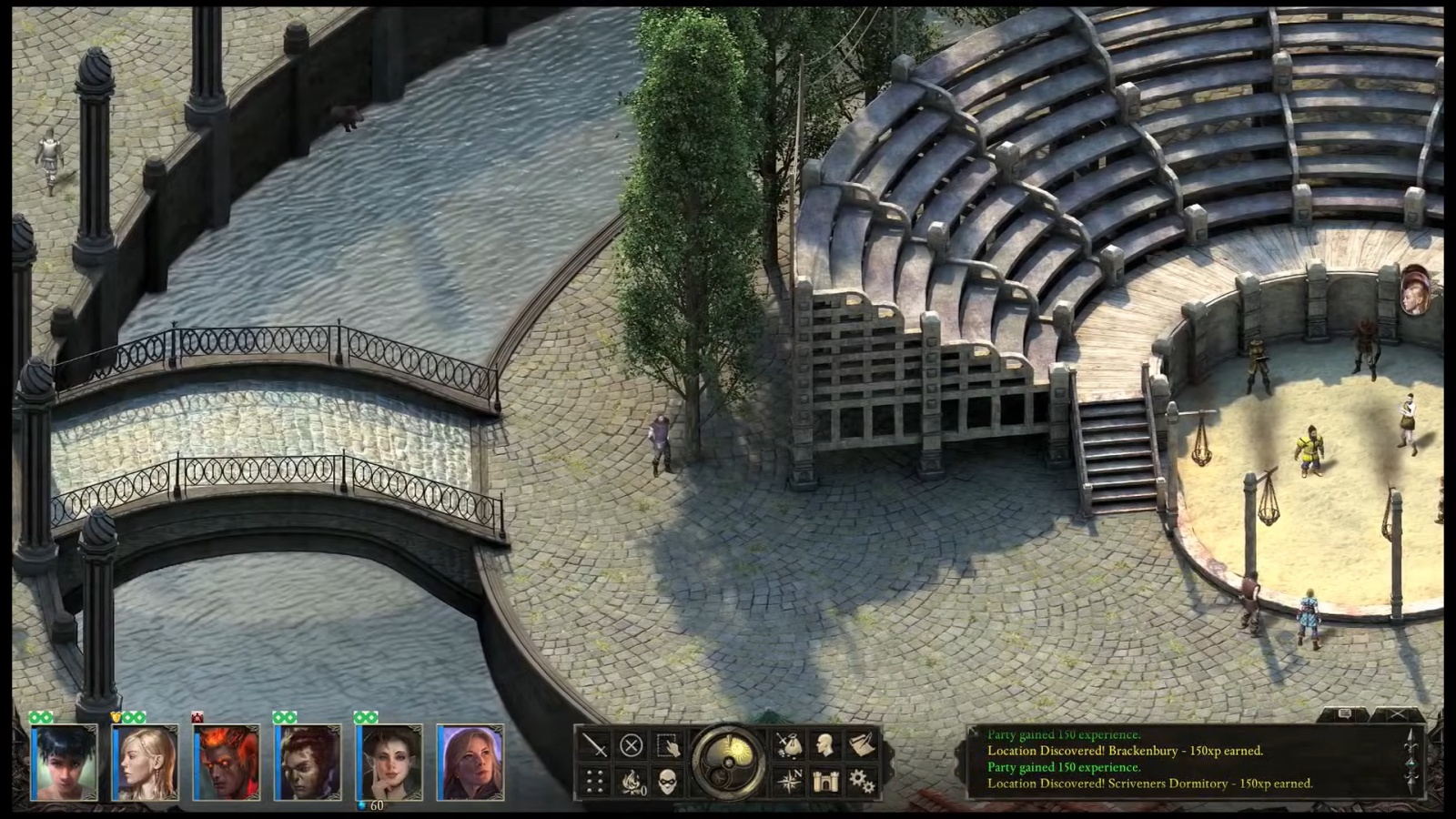Choose the purple-skinned man portrait

(x=308, y=763)
